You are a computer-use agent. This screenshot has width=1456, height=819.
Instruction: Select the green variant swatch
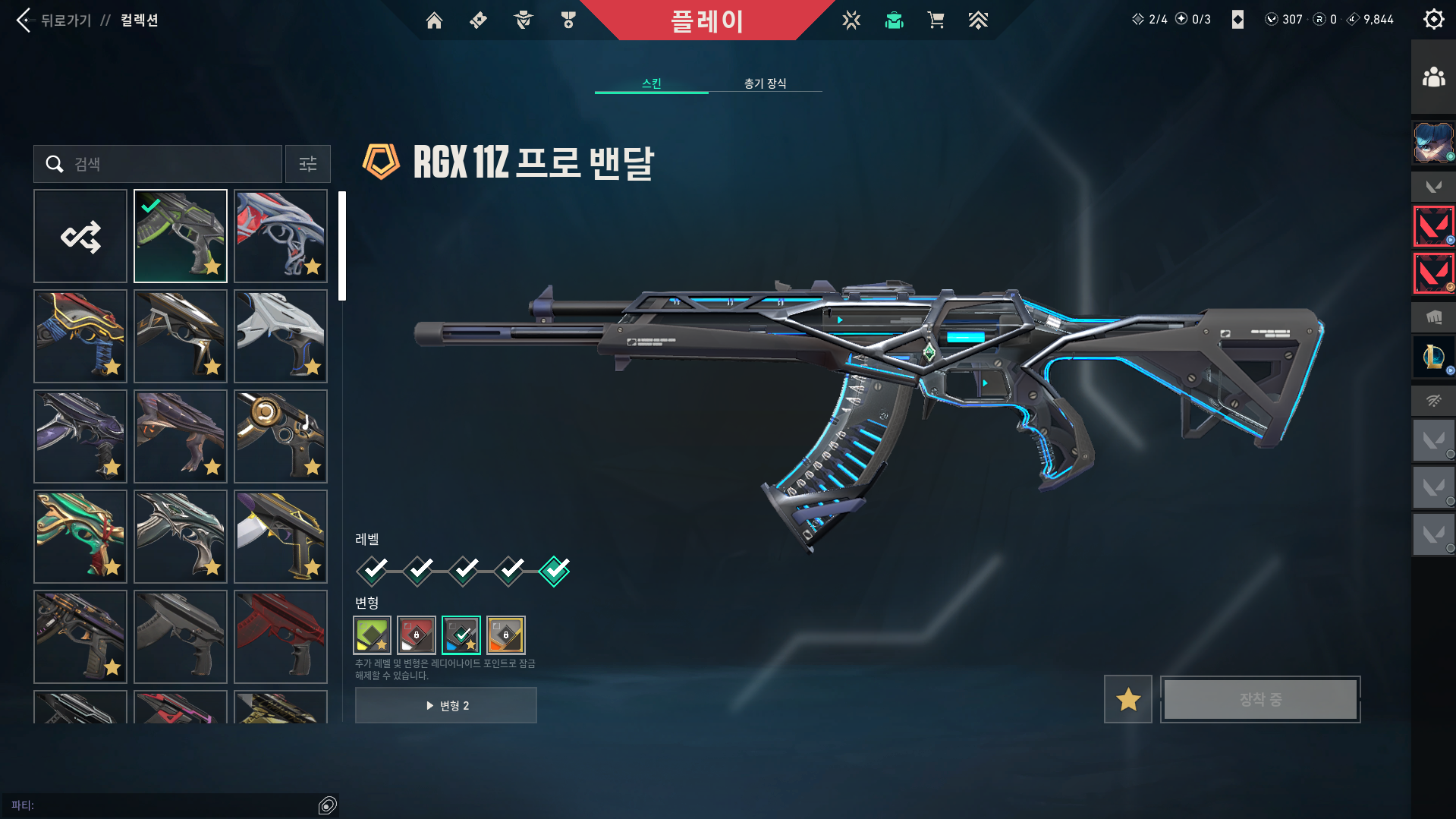click(371, 635)
